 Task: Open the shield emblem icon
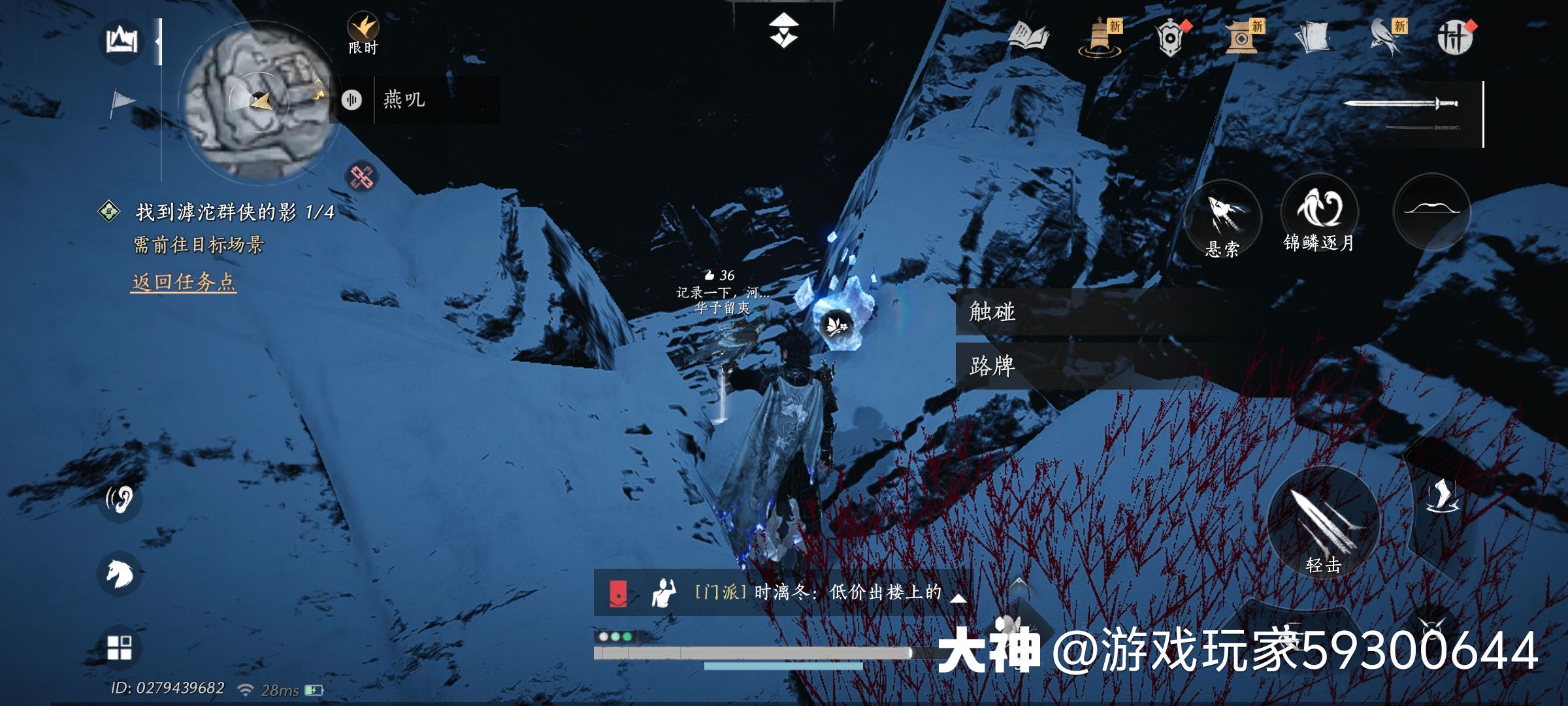click(1170, 38)
